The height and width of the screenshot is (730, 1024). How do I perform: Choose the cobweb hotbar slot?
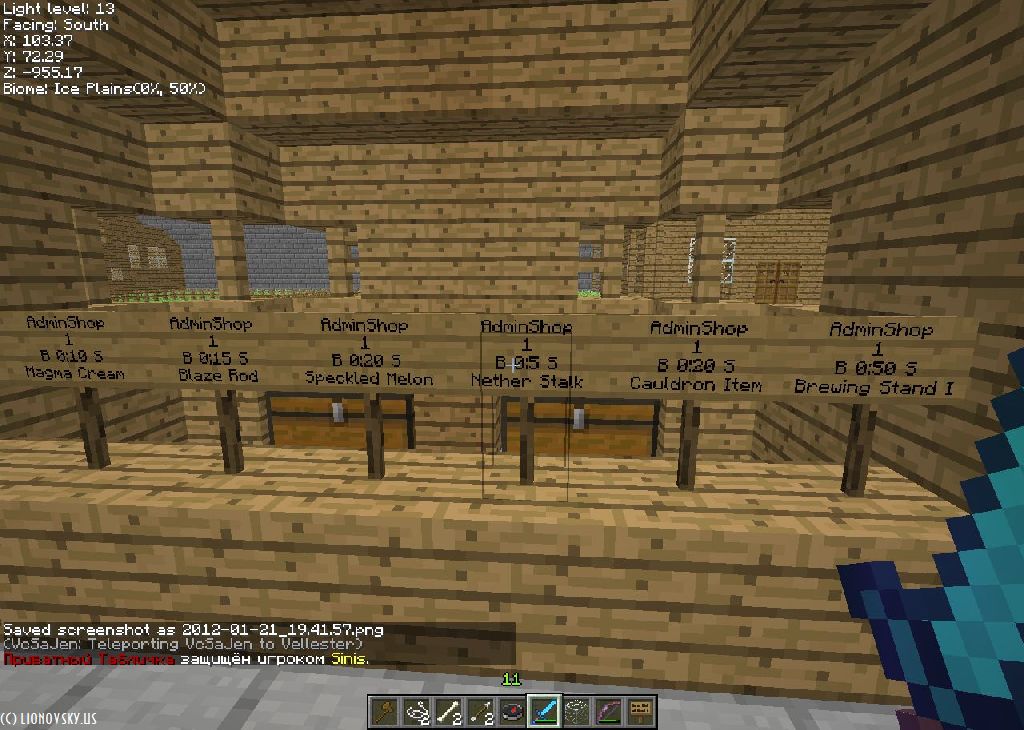coord(576,711)
